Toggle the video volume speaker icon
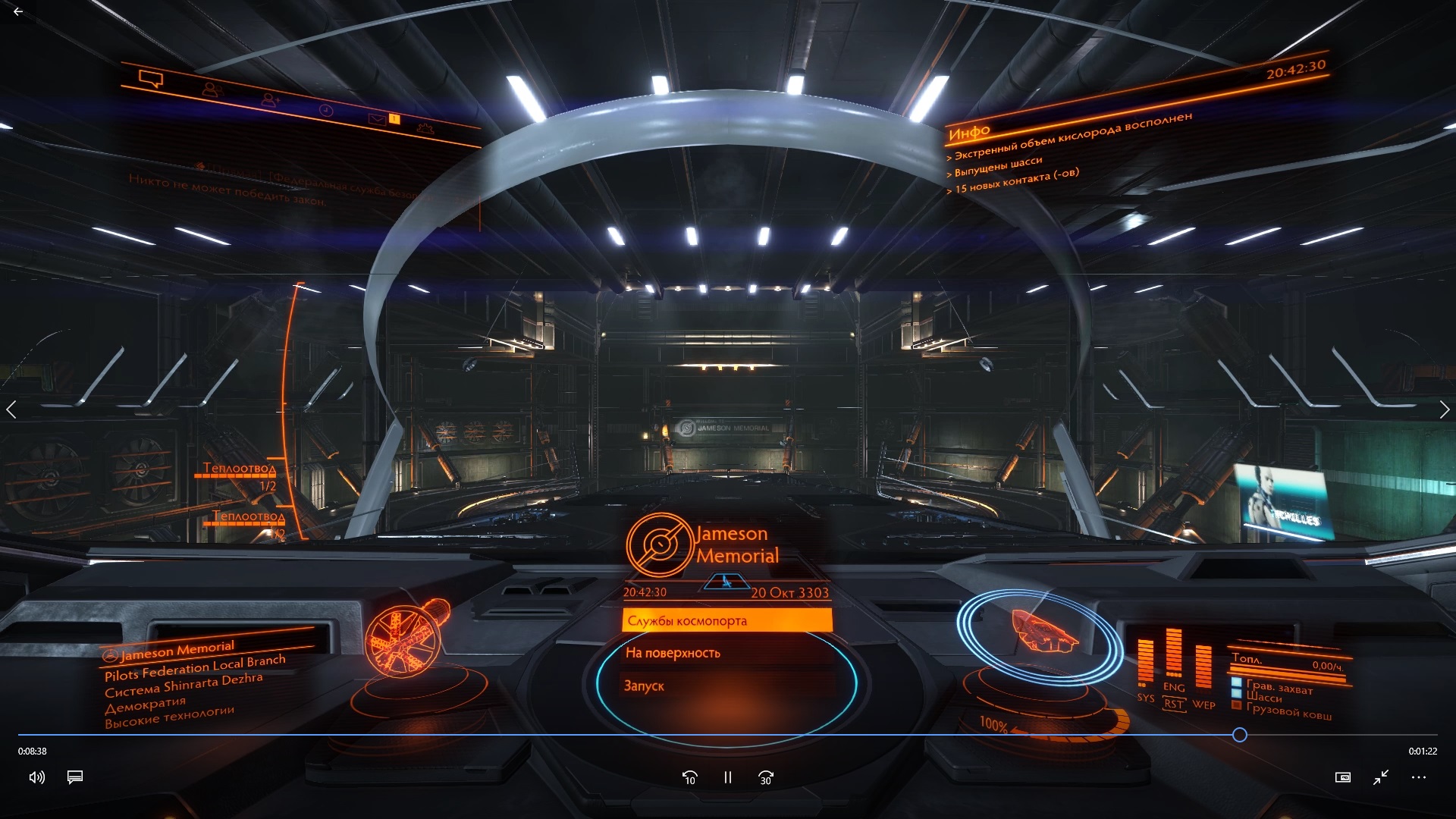The image size is (1456, 819). click(36, 777)
